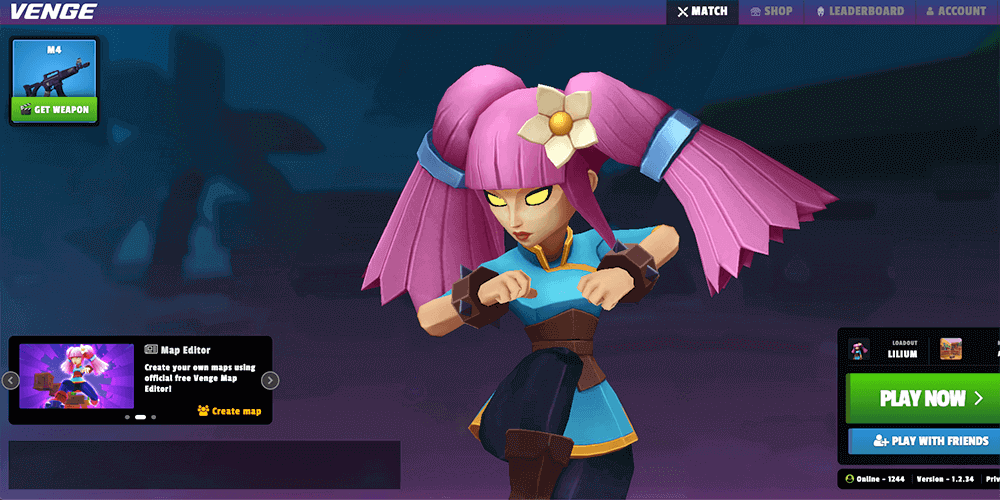
Task: Open the map selection thumbnail
Action: [x=950, y=349]
